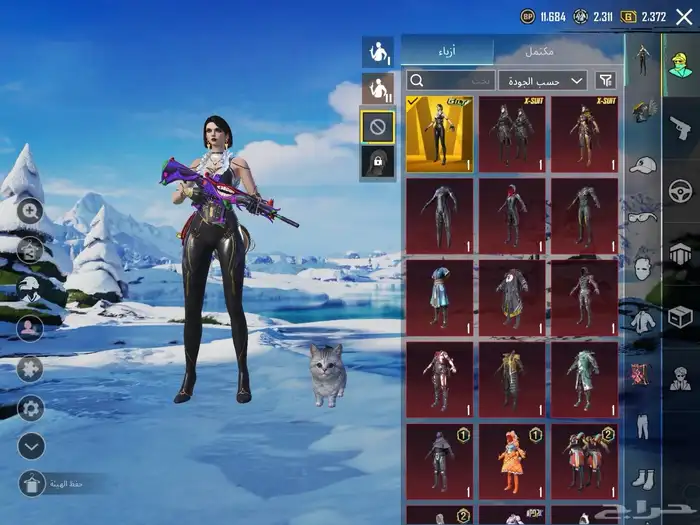
Task: Switch to the أزياء outfits tab
Action: point(447,51)
